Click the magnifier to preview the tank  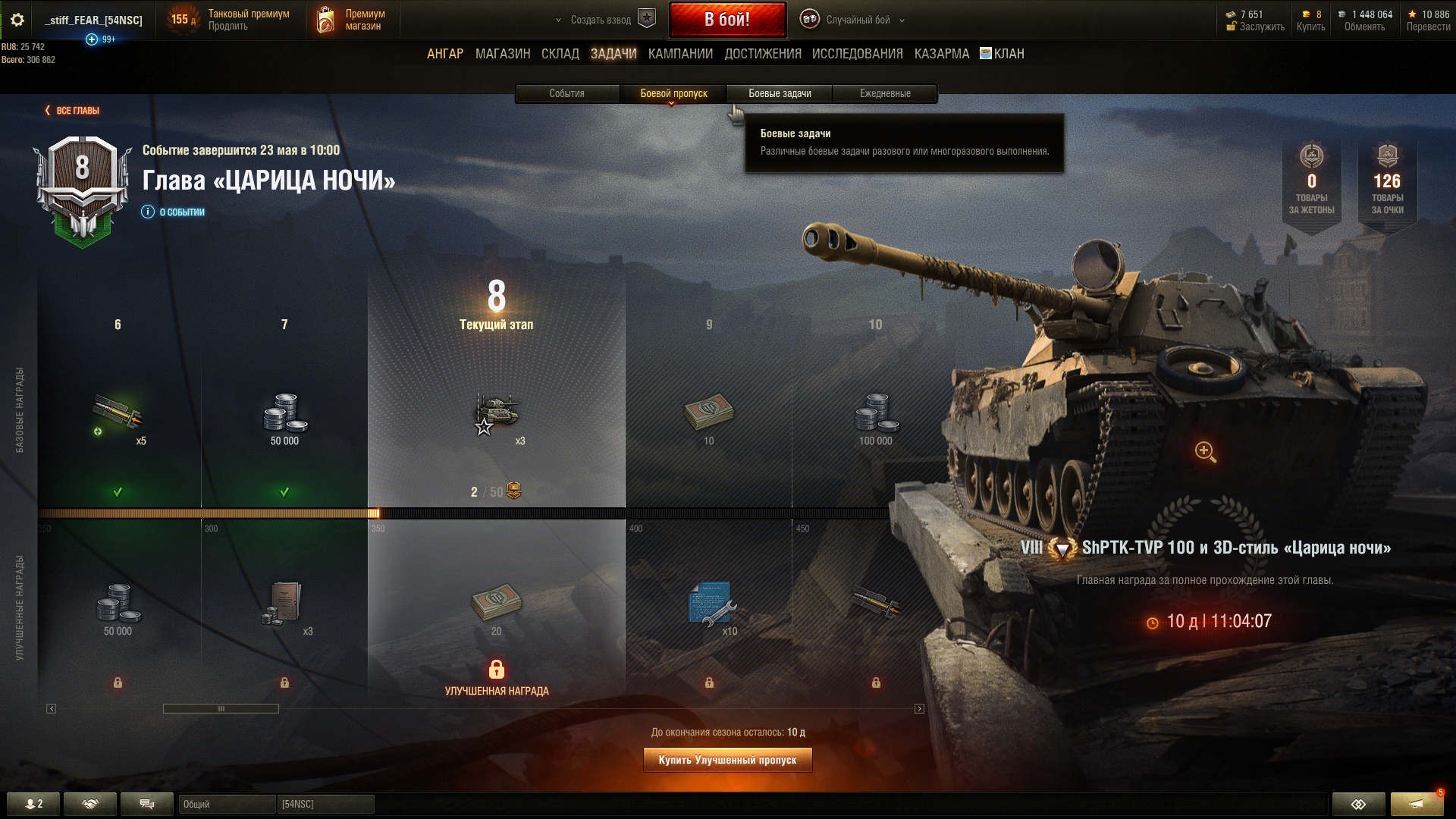point(1205,451)
